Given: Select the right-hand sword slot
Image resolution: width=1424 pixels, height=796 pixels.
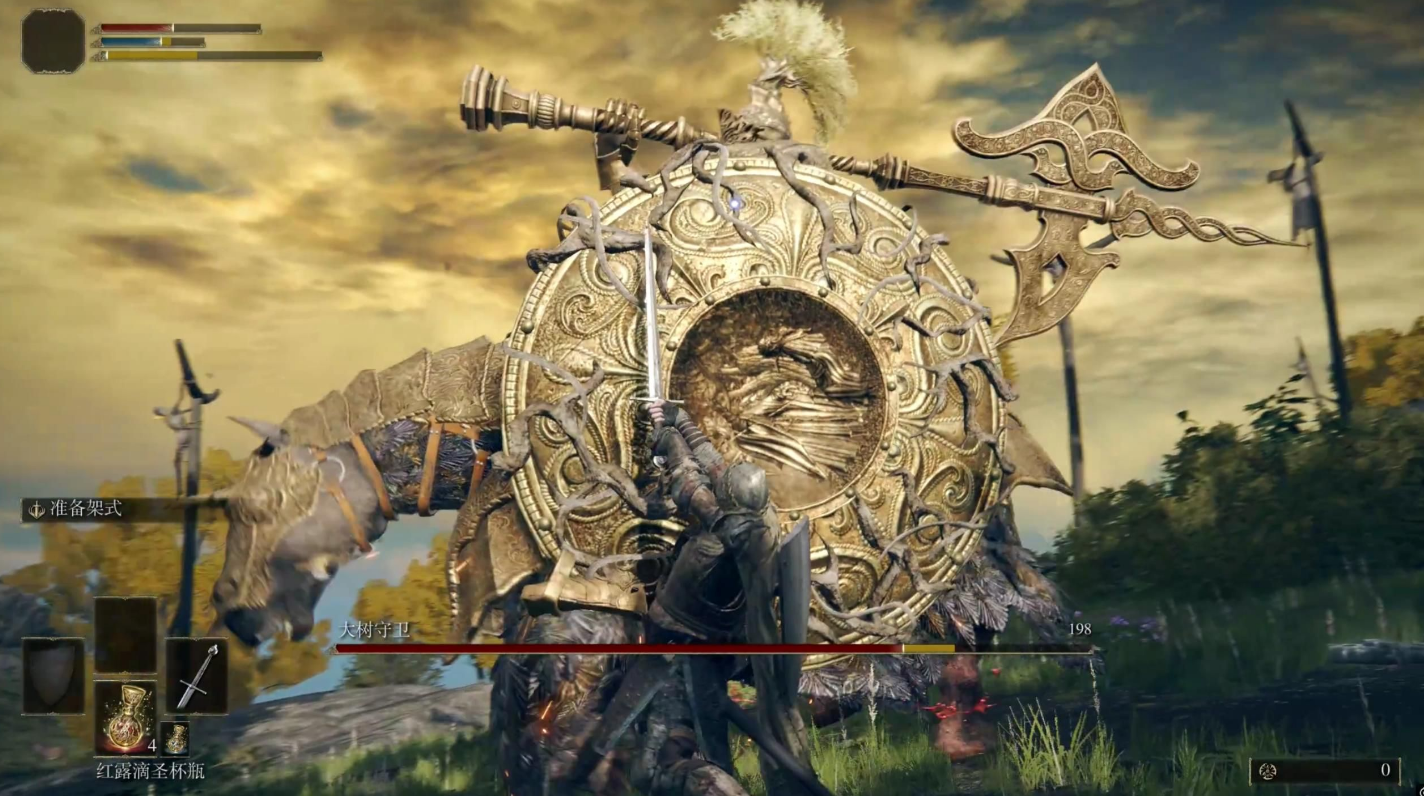Looking at the screenshot, I should tap(196, 676).
